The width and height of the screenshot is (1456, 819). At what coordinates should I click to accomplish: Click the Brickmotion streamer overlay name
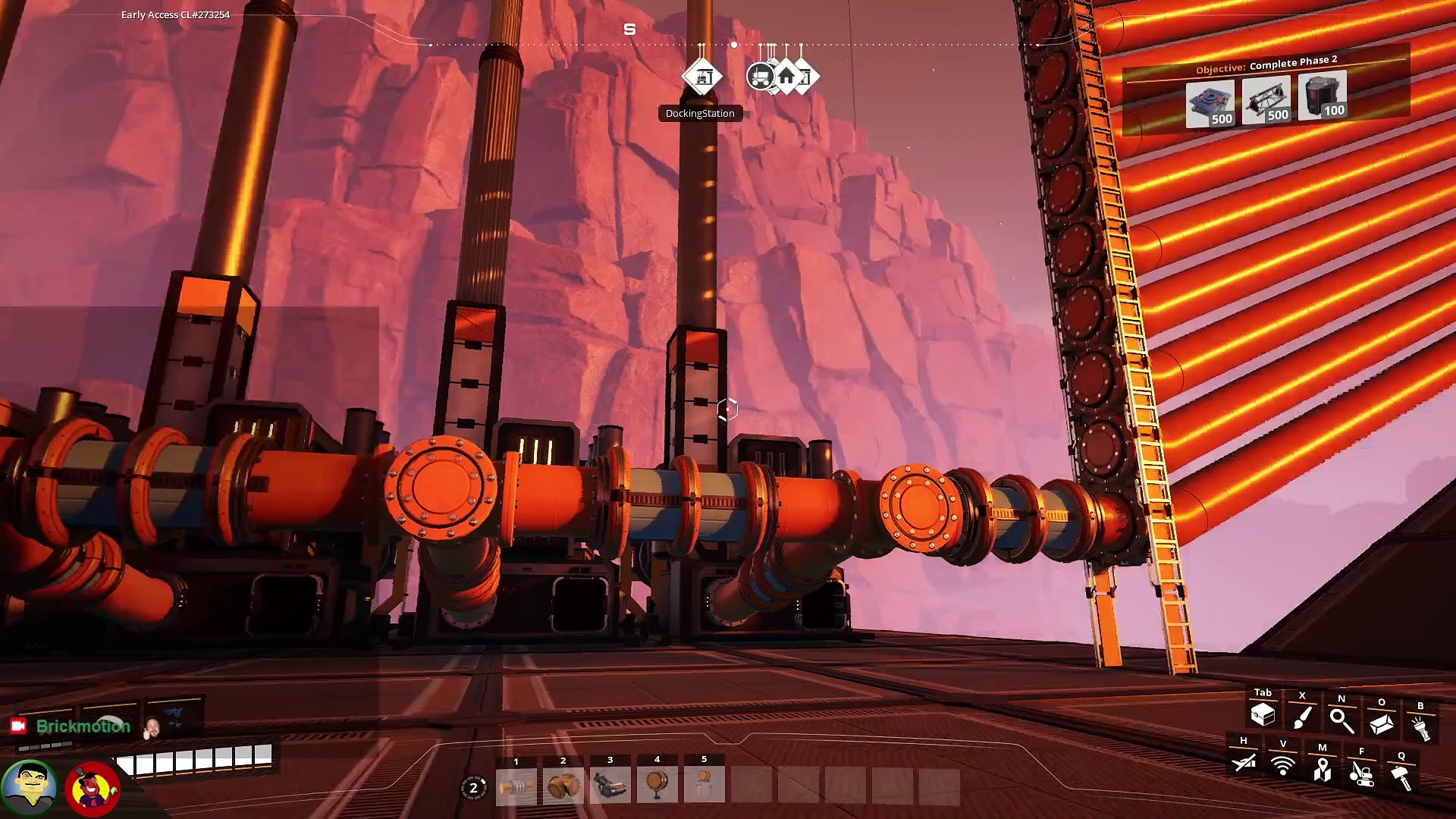(83, 726)
